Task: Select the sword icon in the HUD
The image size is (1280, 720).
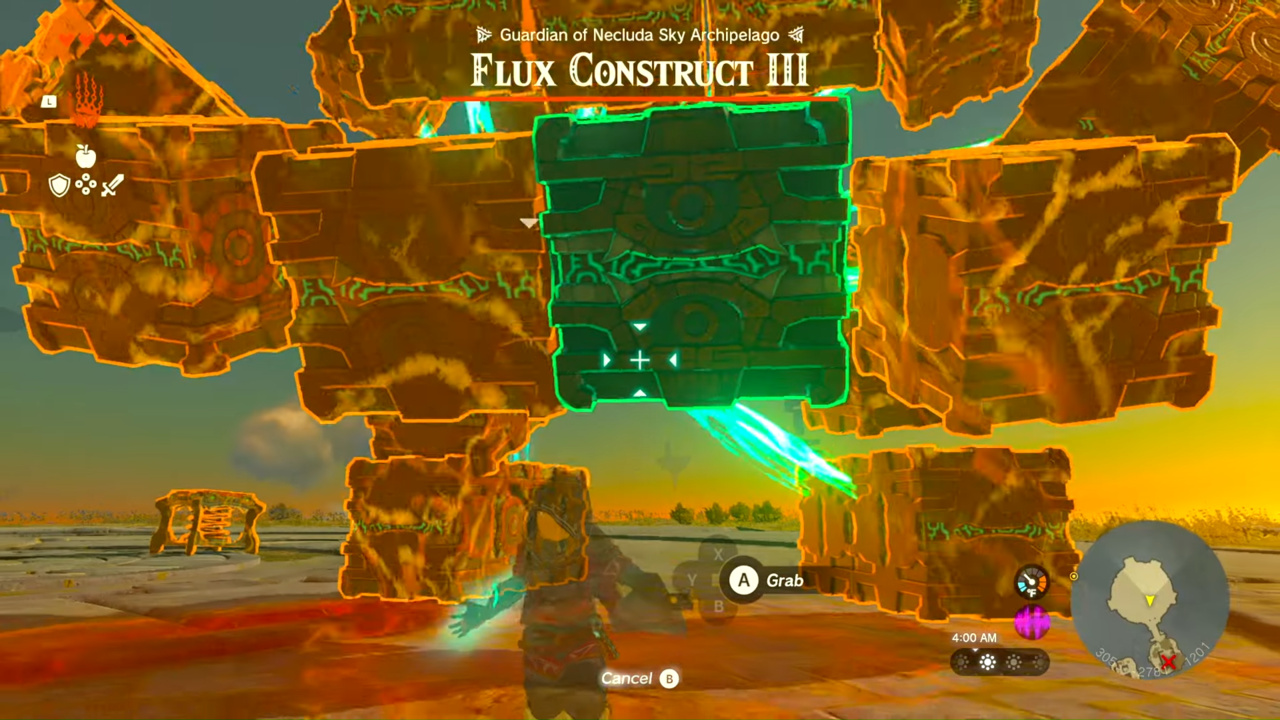Action: pos(112,186)
